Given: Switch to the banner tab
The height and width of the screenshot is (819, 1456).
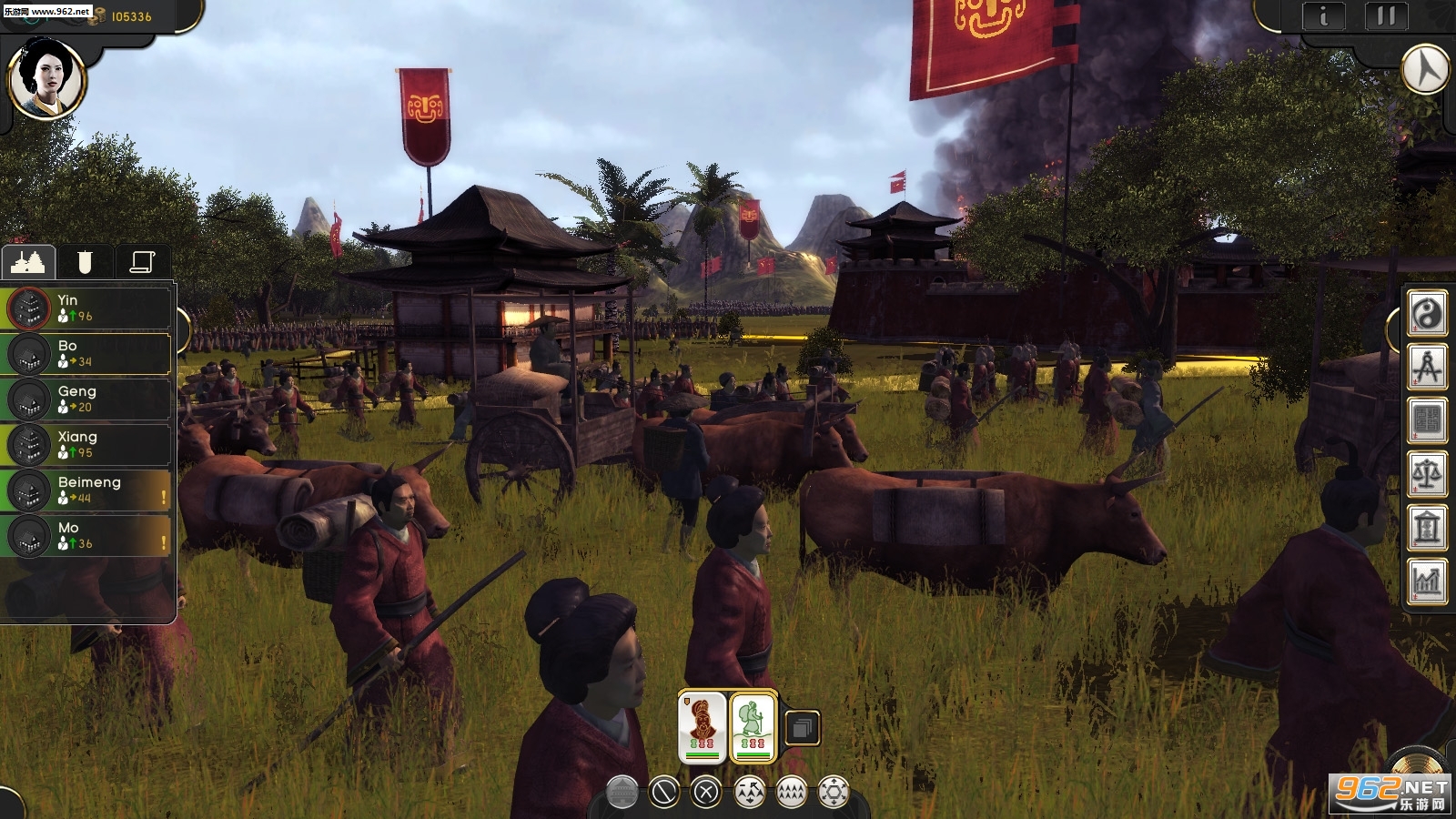Looking at the screenshot, I should coord(85,262).
